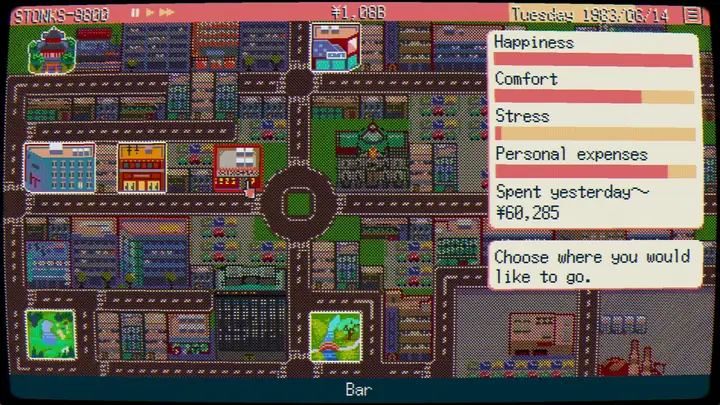Visit the pink-roofed shop at the top

click(x=334, y=47)
